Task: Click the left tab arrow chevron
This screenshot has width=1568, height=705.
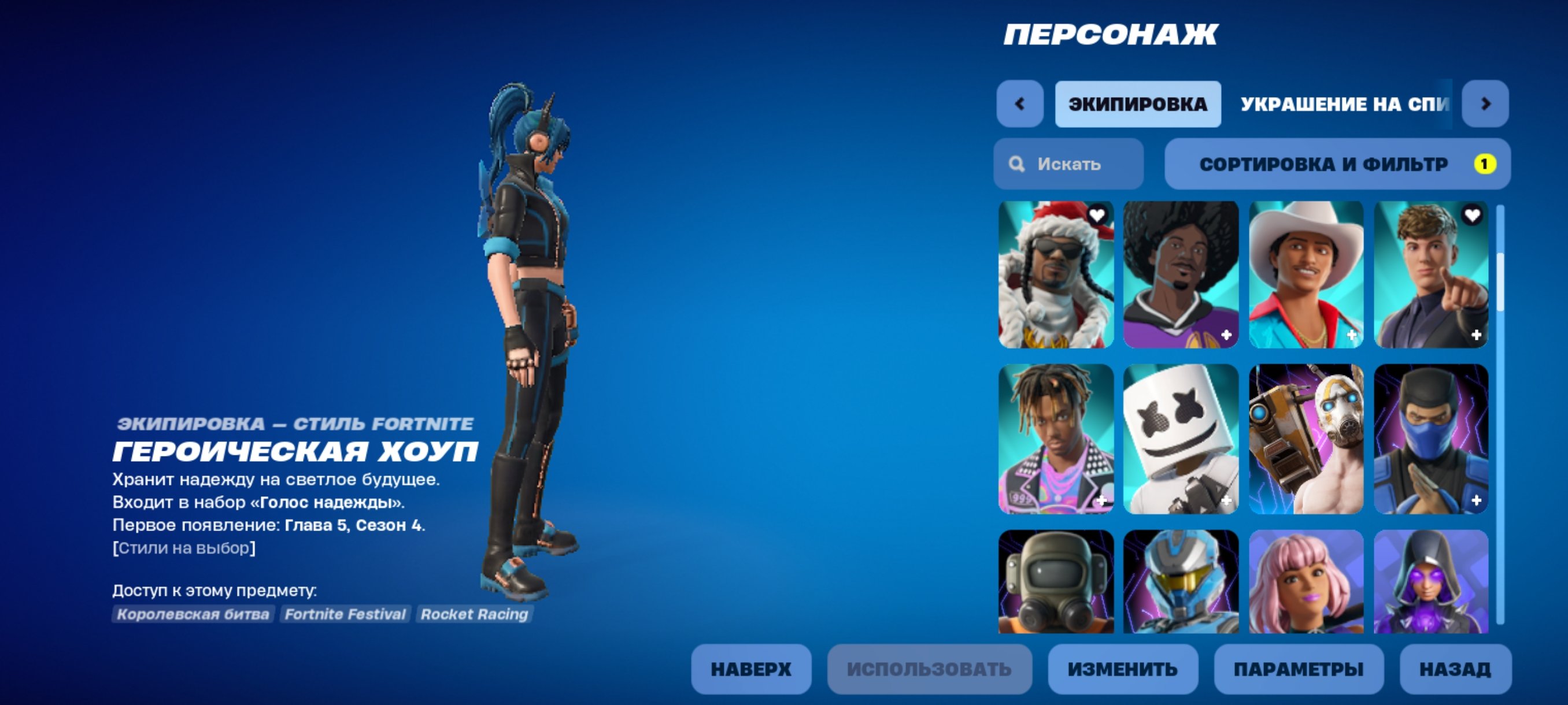Action: 1019,103
